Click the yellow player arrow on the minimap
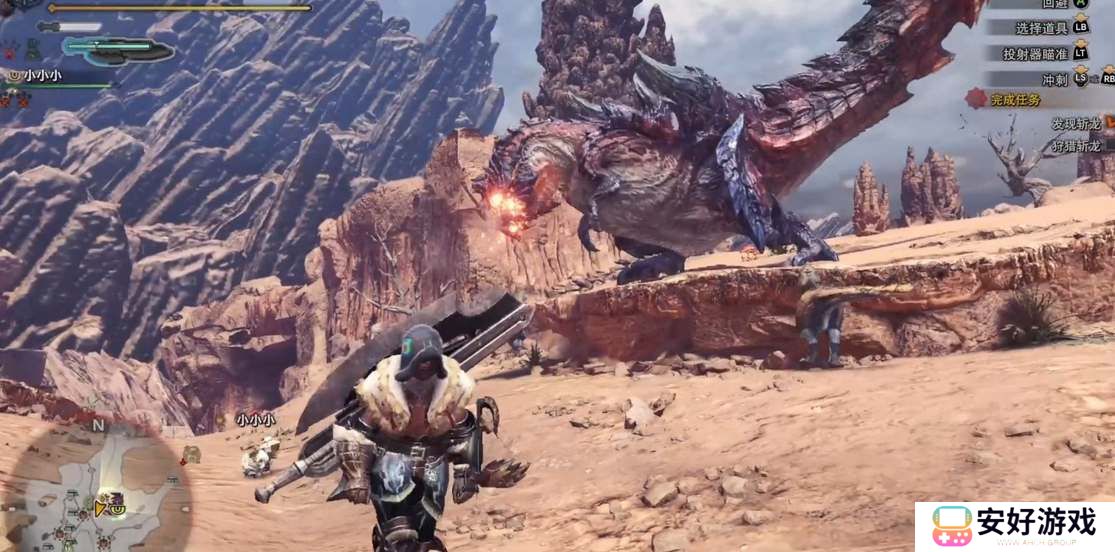 (100, 509)
